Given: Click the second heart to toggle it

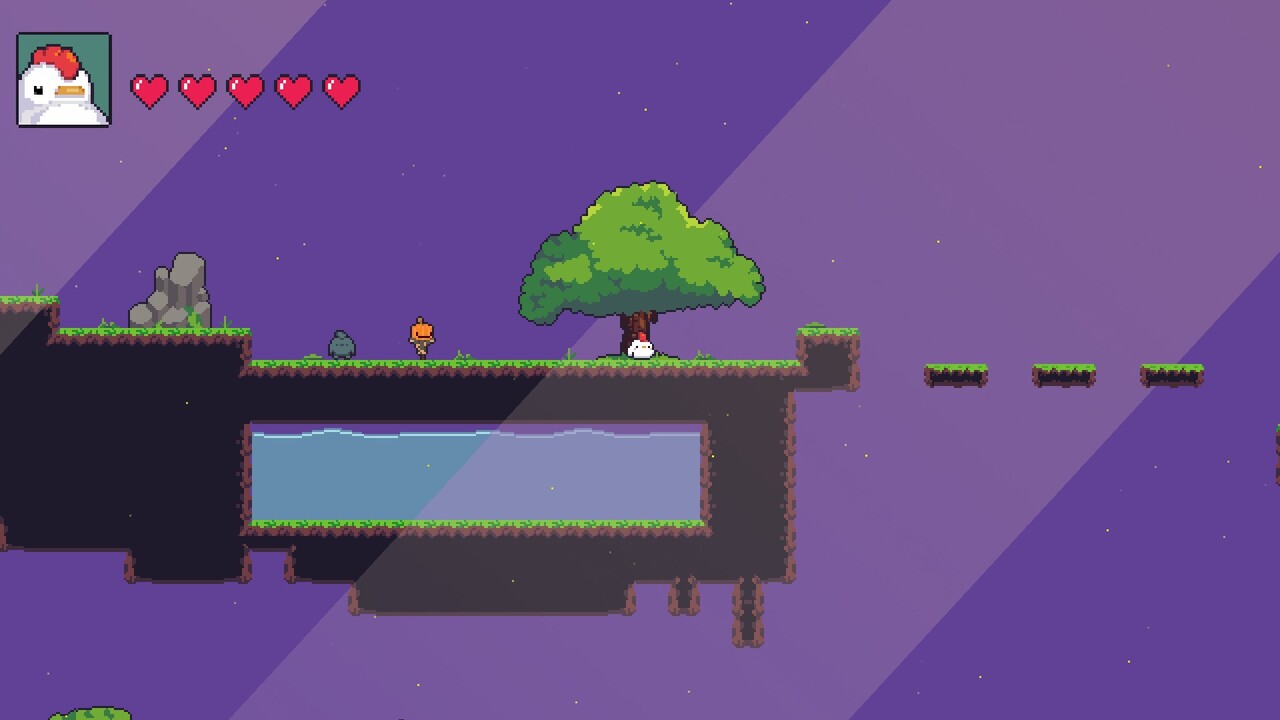Looking at the screenshot, I should 198,90.
